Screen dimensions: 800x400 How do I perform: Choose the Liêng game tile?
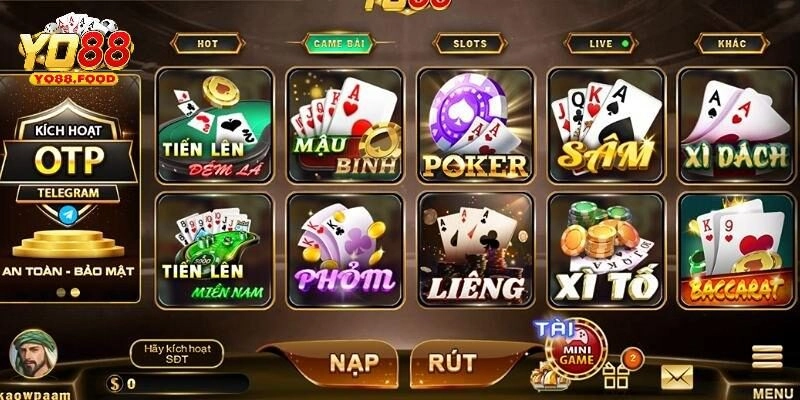coord(474,249)
